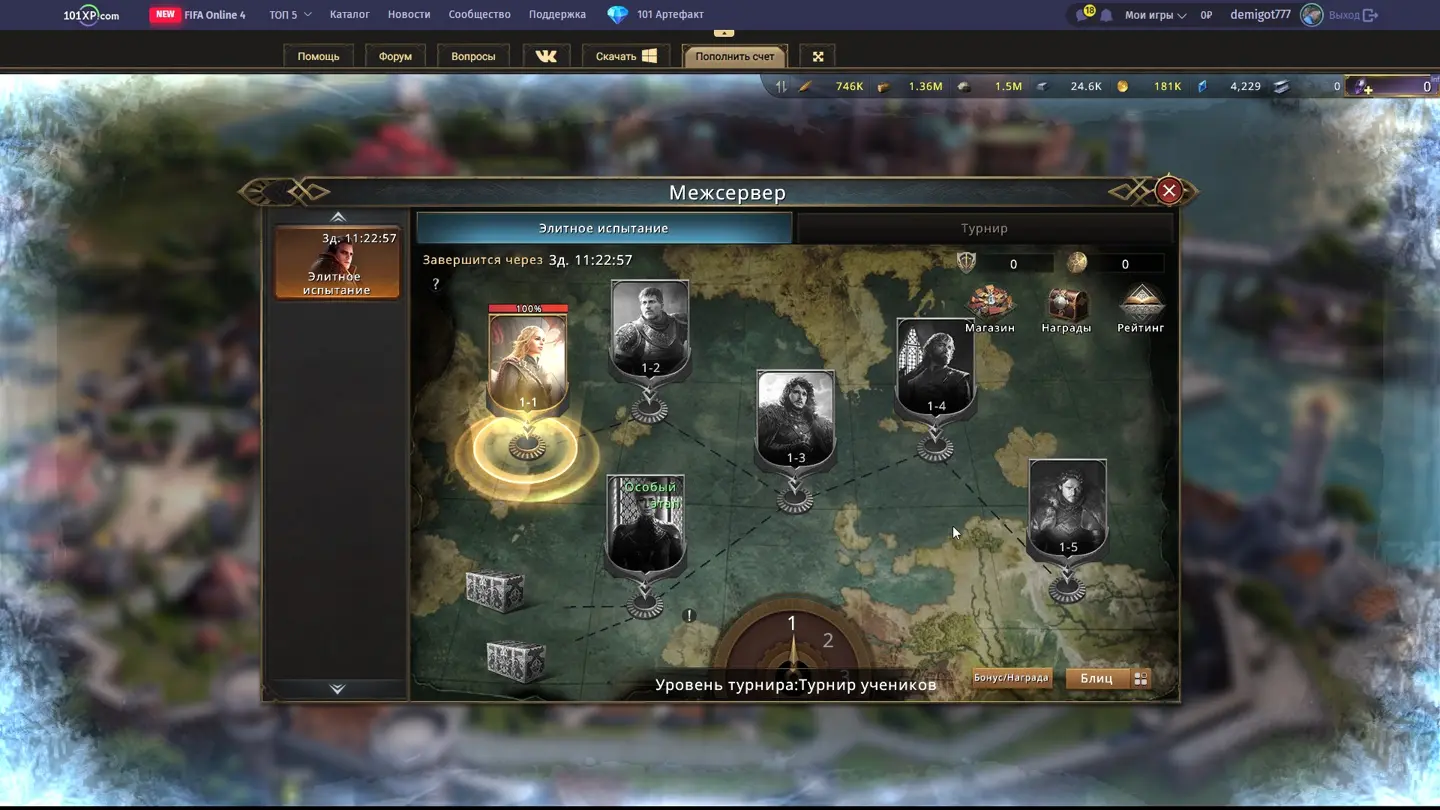Open the Награды chest

tap(1066, 308)
